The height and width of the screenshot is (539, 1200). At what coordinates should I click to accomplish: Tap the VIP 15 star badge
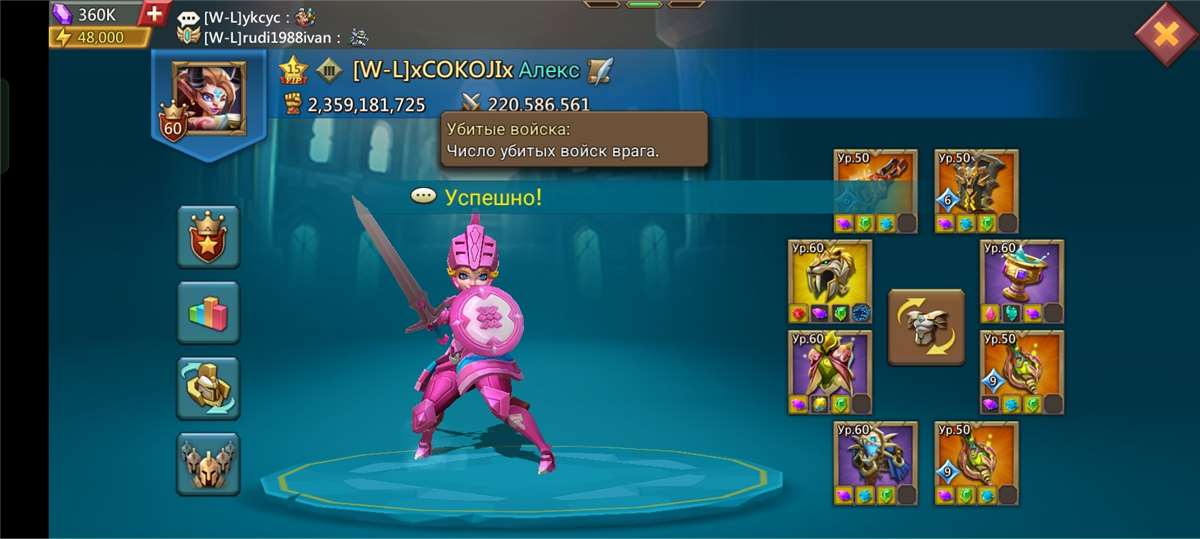[x=293, y=69]
